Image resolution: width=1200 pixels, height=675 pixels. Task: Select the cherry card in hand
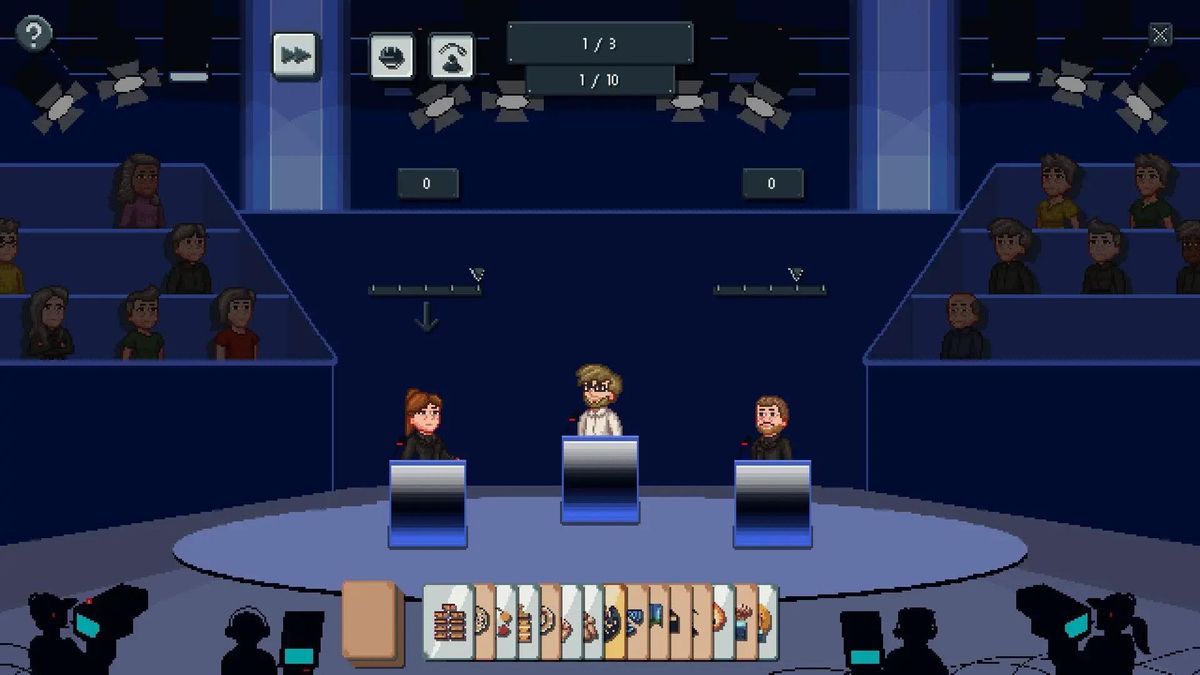click(505, 622)
